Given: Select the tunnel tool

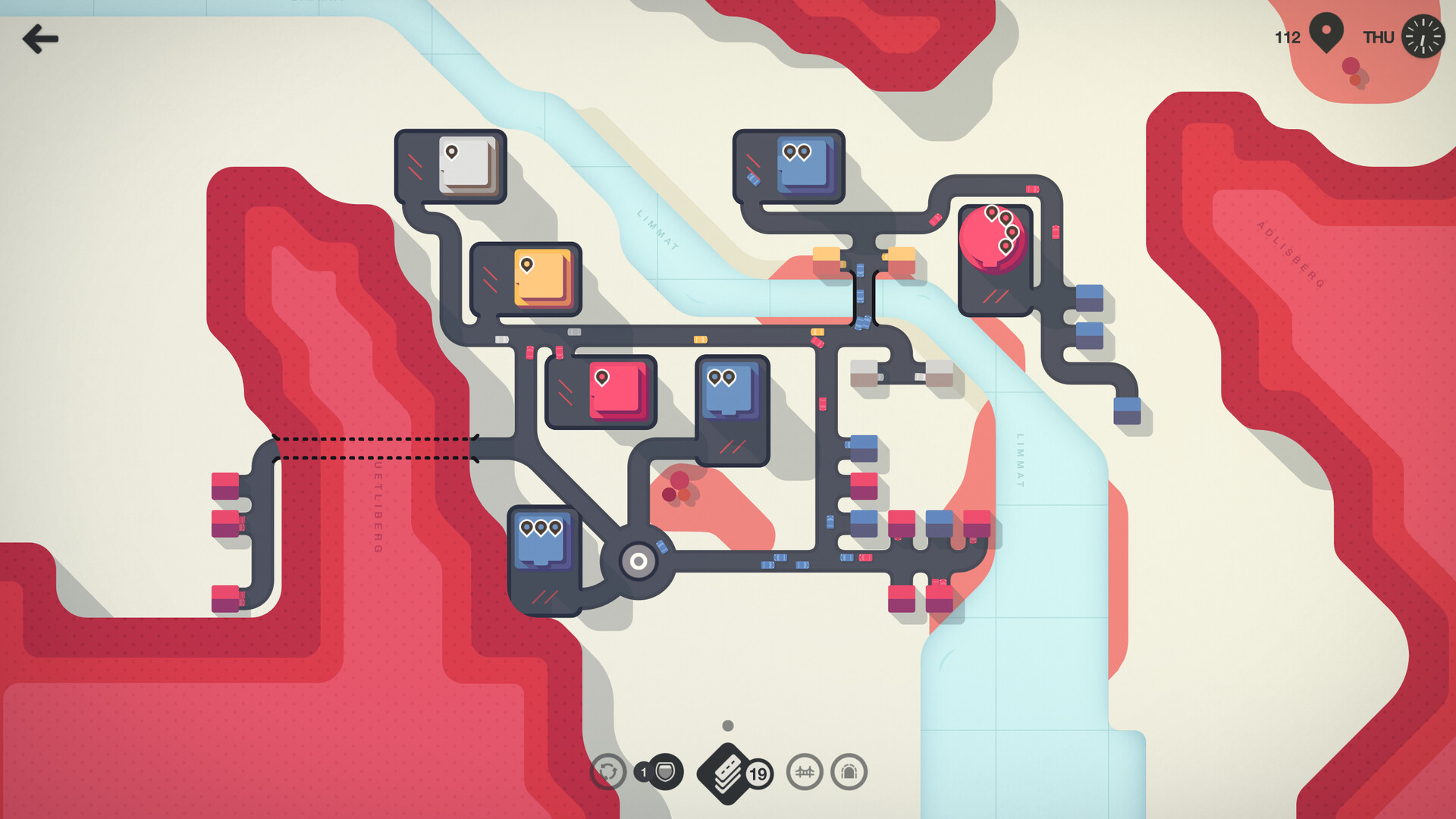Looking at the screenshot, I should [849, 772].
